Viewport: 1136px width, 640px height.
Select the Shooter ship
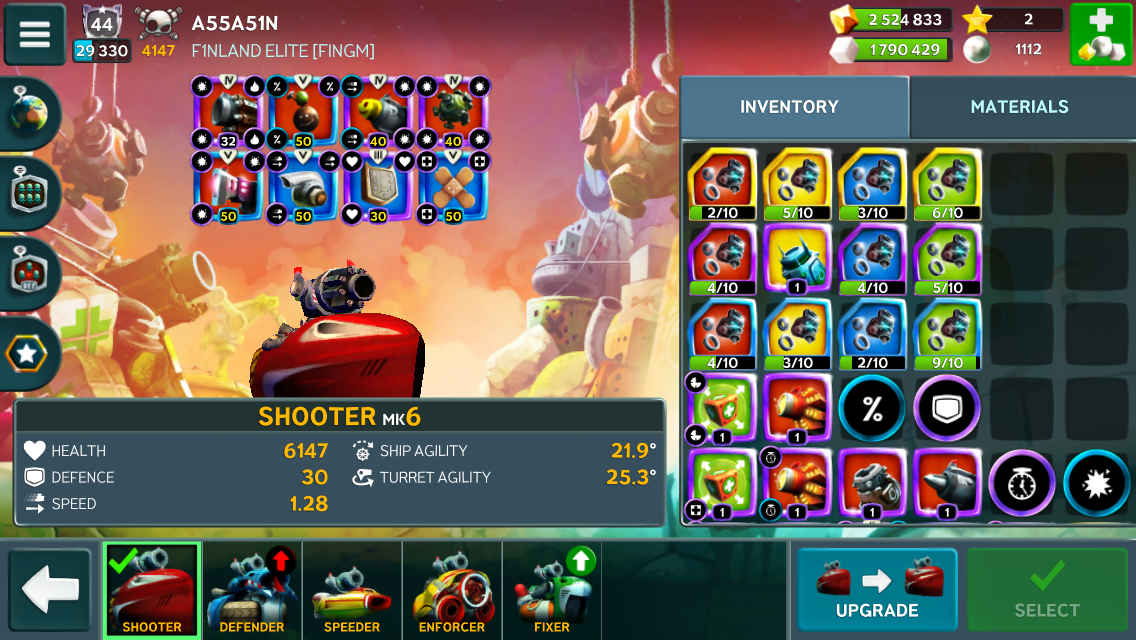coord(152,589)
